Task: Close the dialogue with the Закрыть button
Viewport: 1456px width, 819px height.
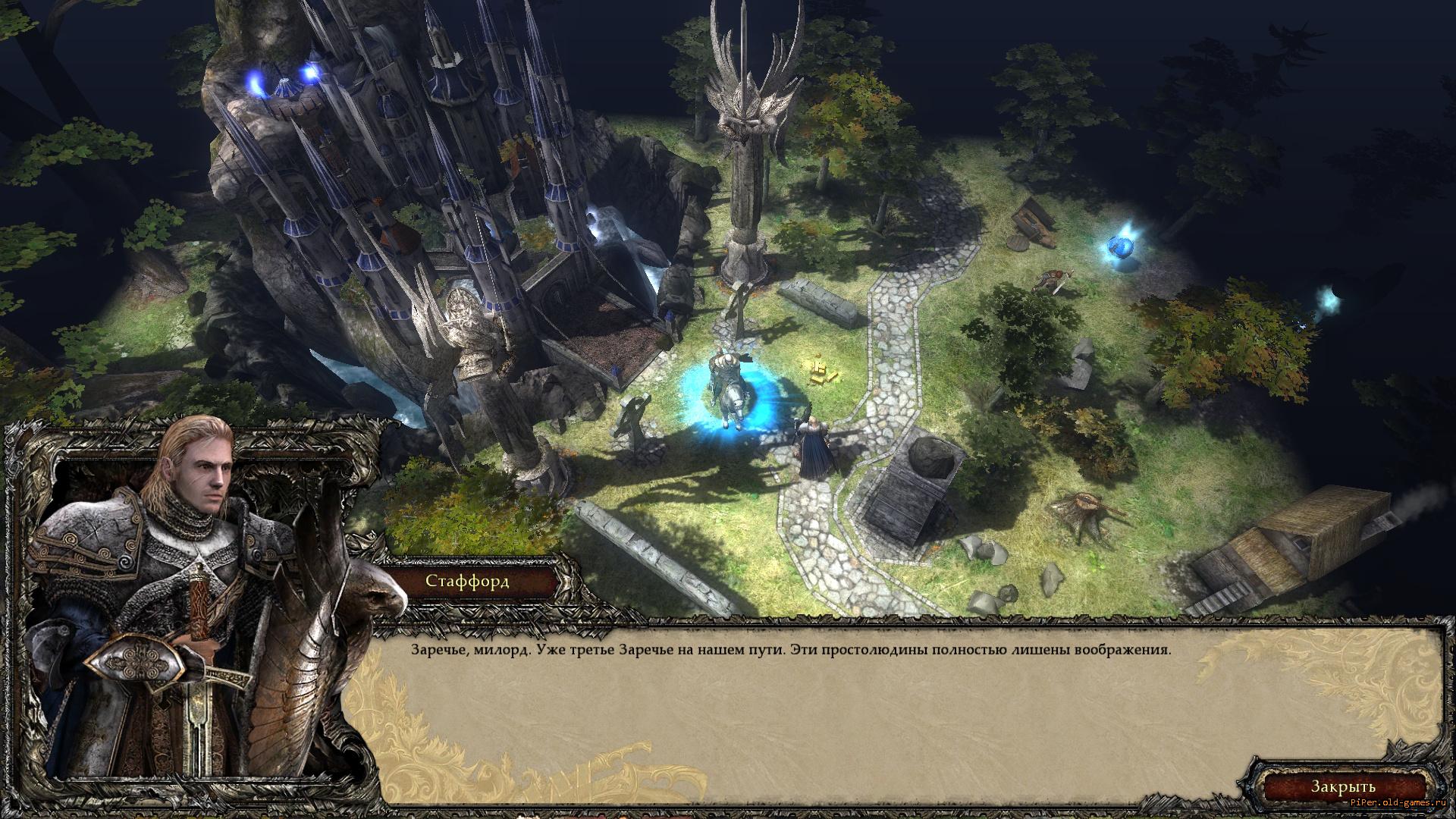Action: pyautogui.click(x=1344, y=786)
